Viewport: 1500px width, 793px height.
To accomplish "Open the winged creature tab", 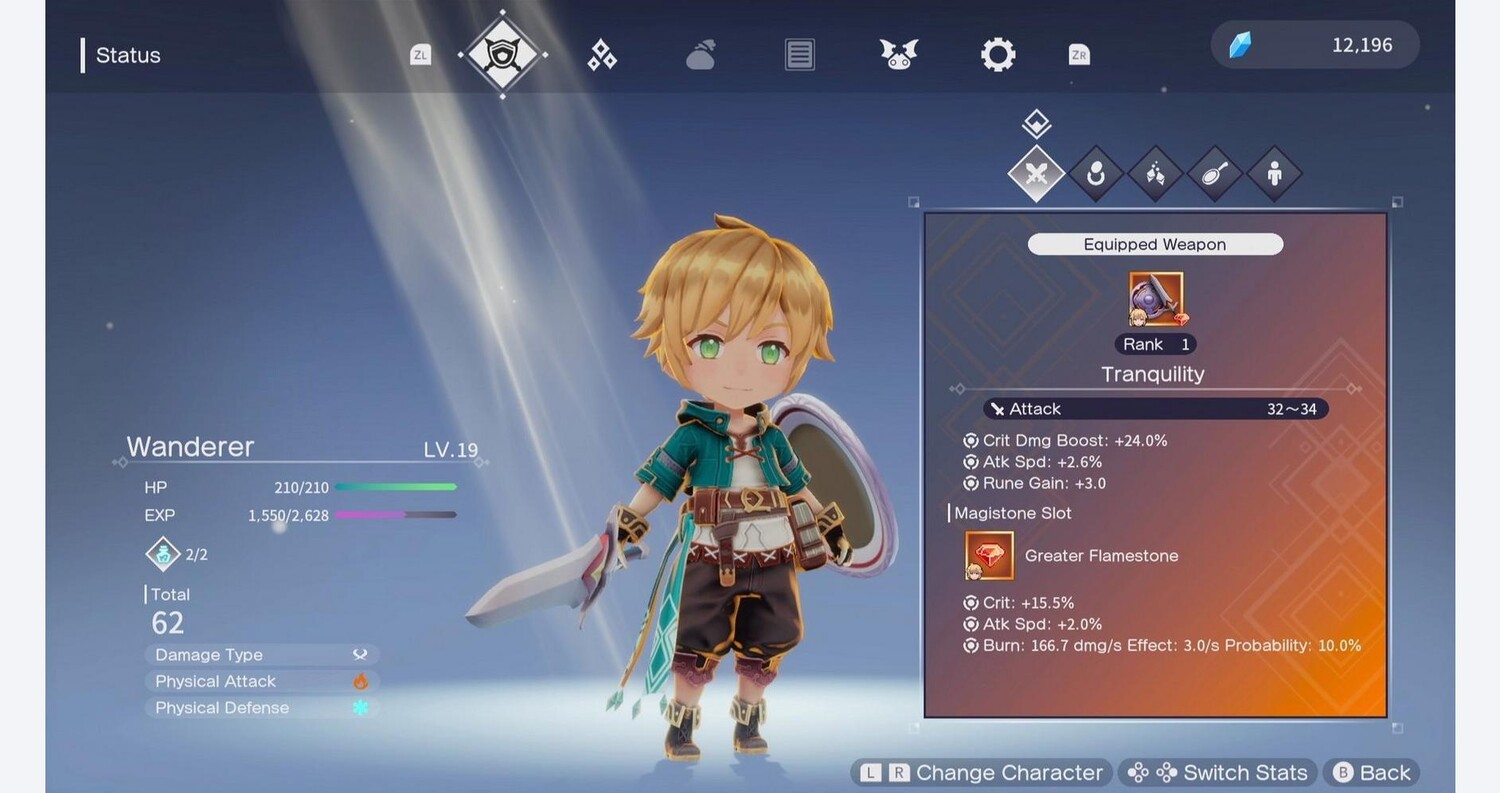I will tap(898, 55).
